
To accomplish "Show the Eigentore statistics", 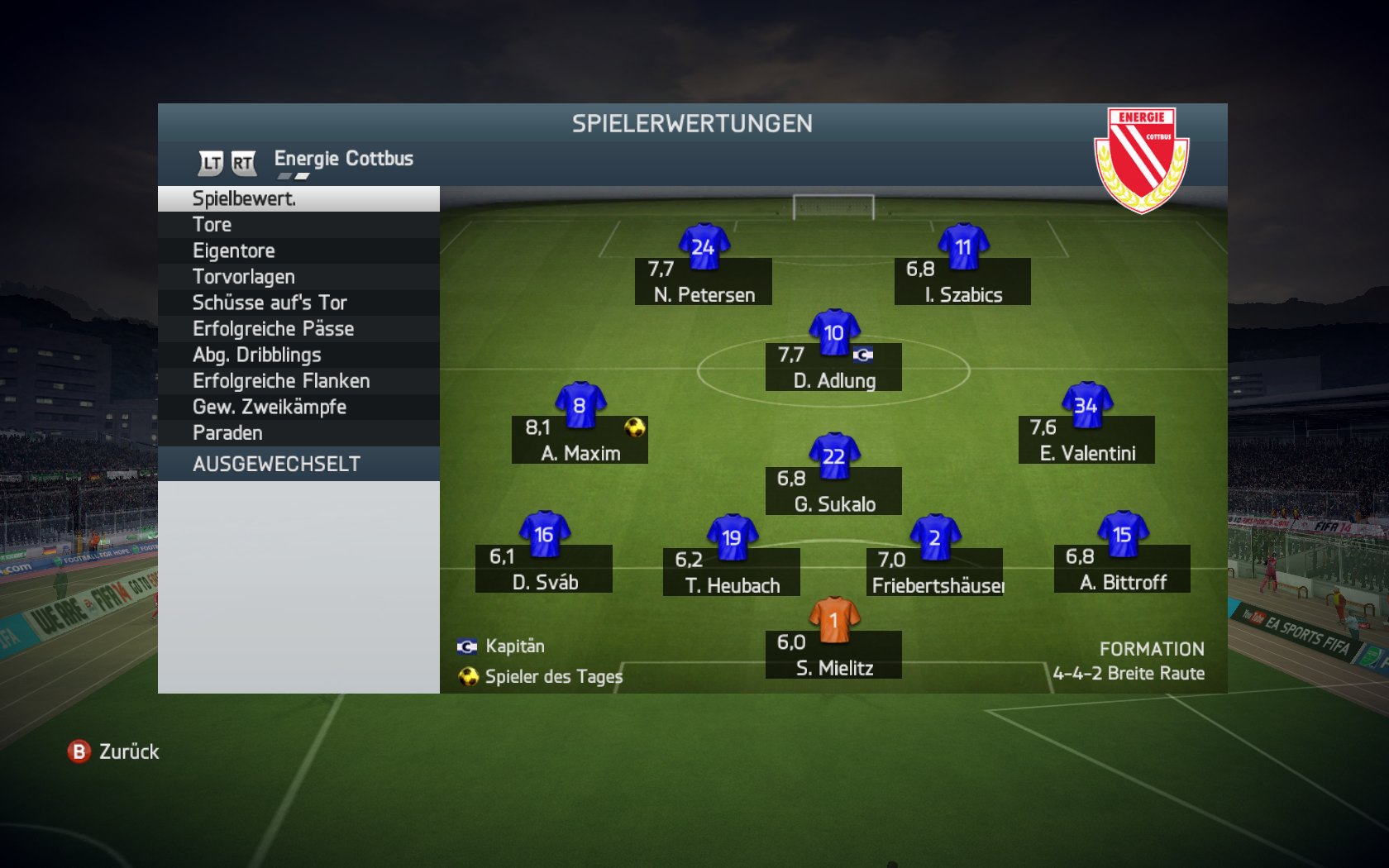I will 298,251.
